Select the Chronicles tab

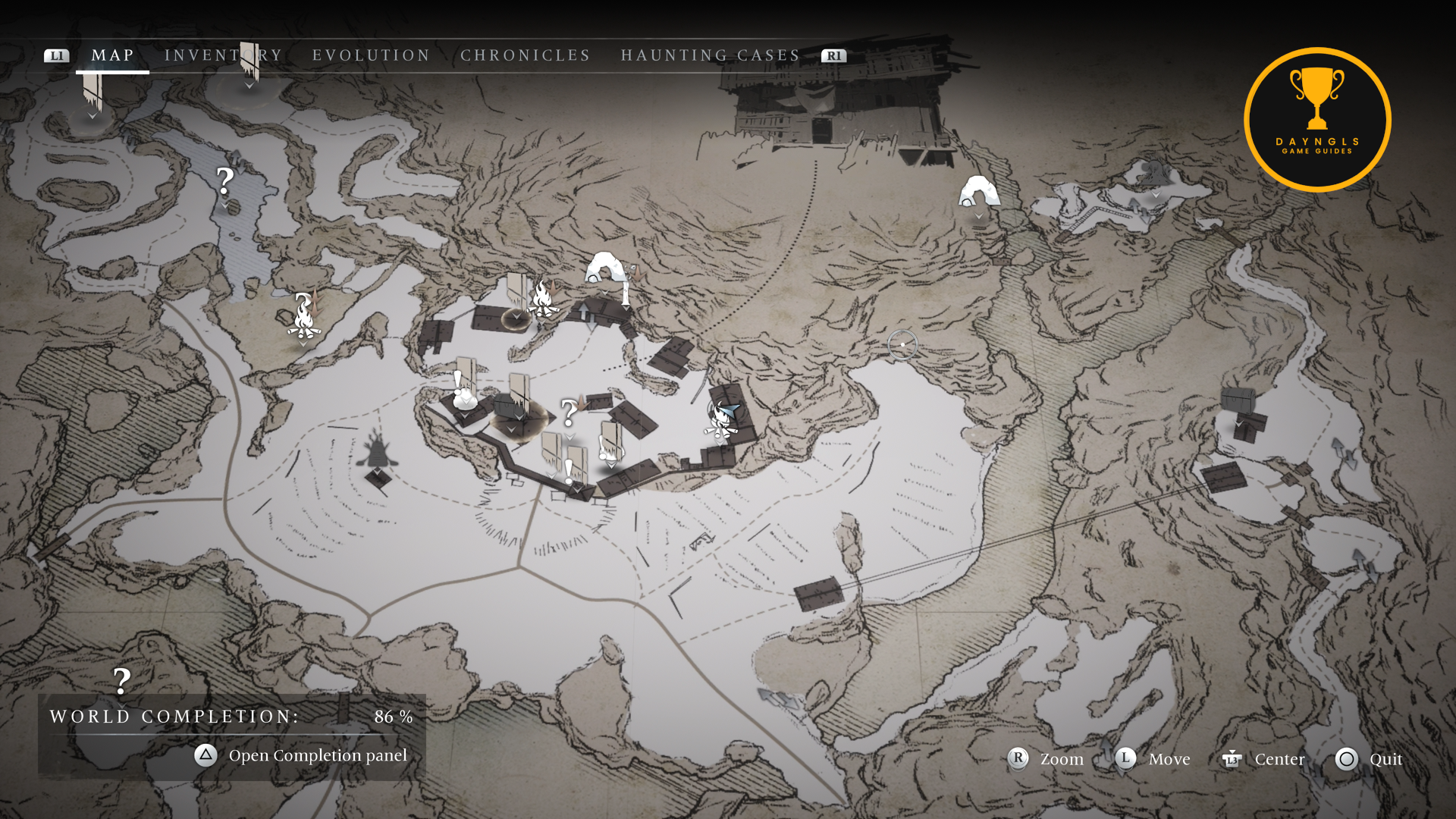click(525, 55)
